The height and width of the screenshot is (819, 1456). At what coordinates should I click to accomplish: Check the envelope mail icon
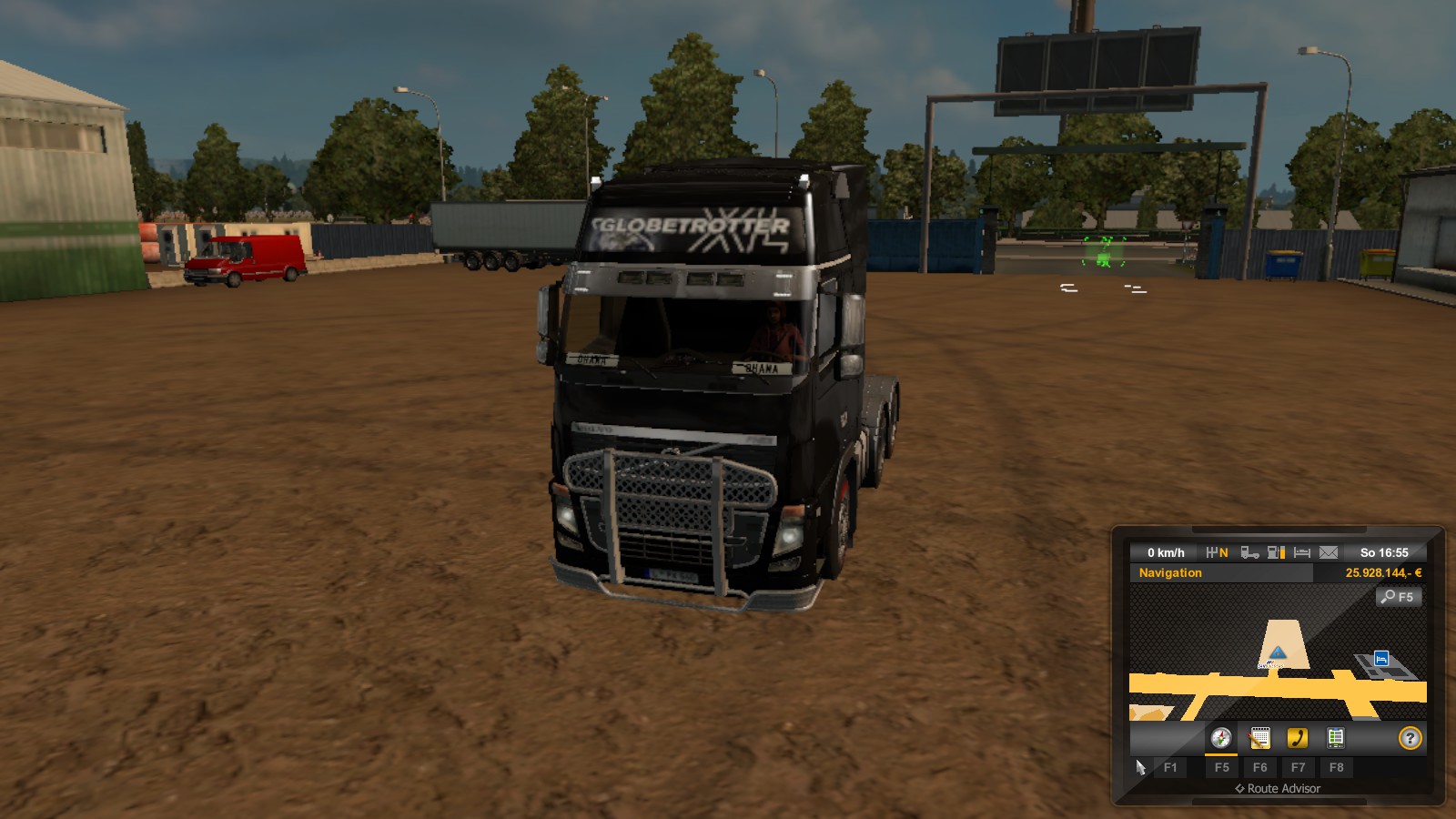(1329, 552)
